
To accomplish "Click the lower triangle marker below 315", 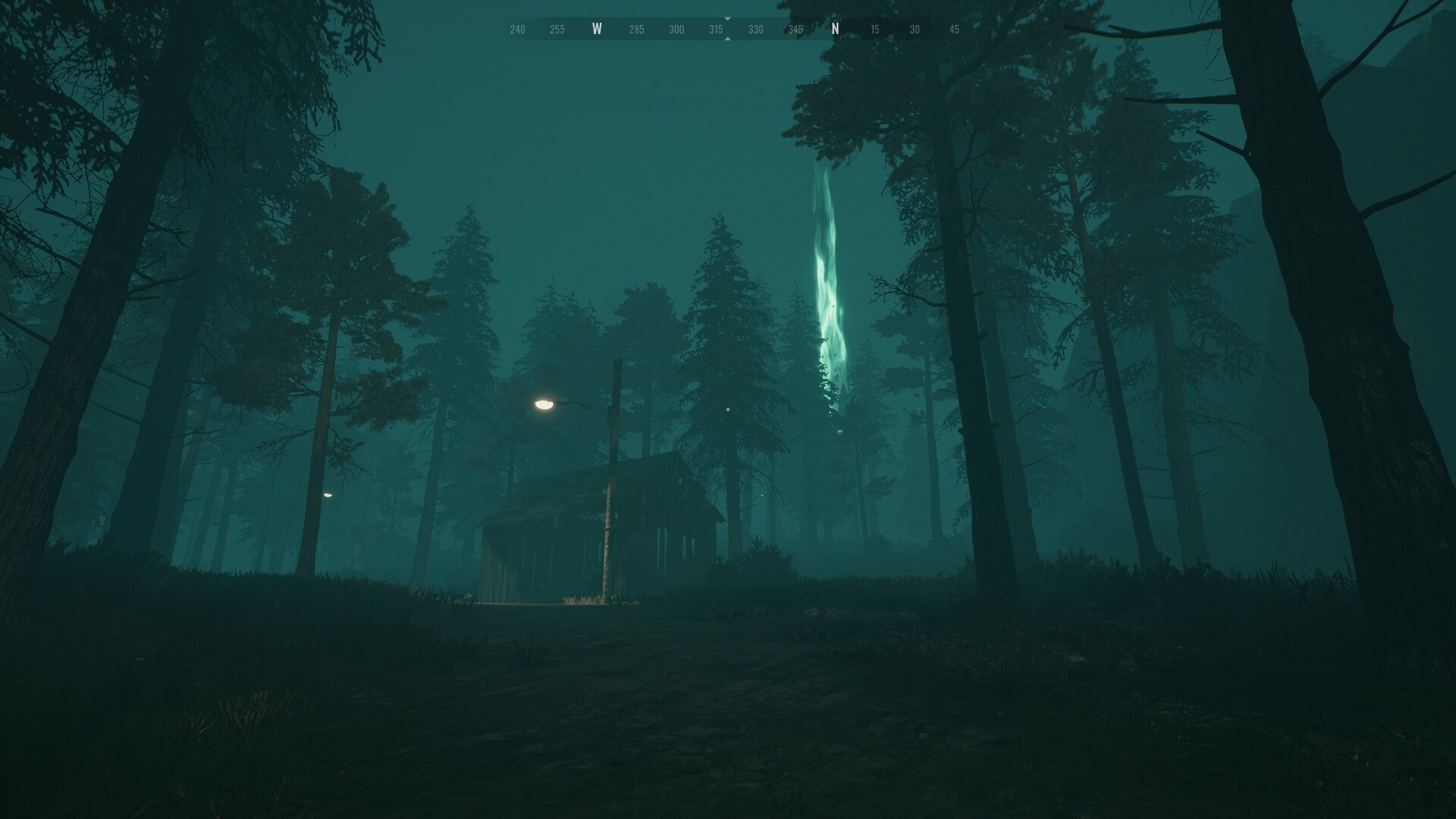I will pos(727,37).
